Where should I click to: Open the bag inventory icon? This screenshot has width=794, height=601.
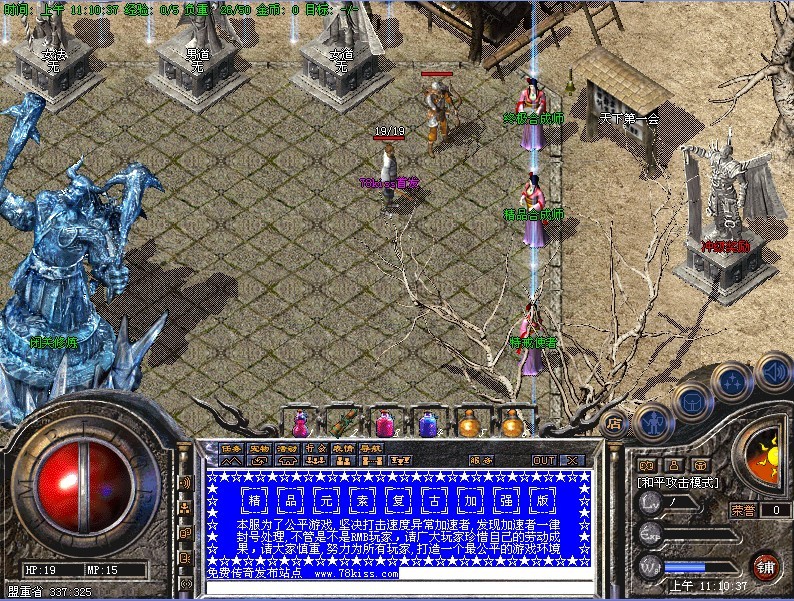691,402
